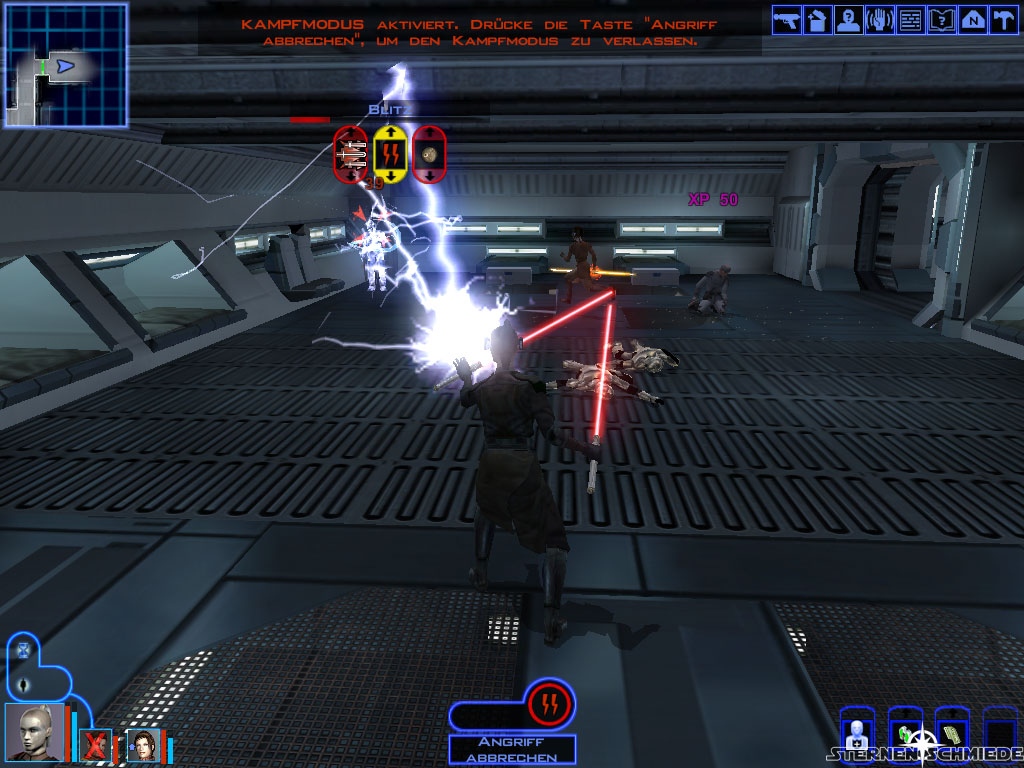
Task: Open the map icon marked N
Action: pyautogui.click(x=971, y=19)
